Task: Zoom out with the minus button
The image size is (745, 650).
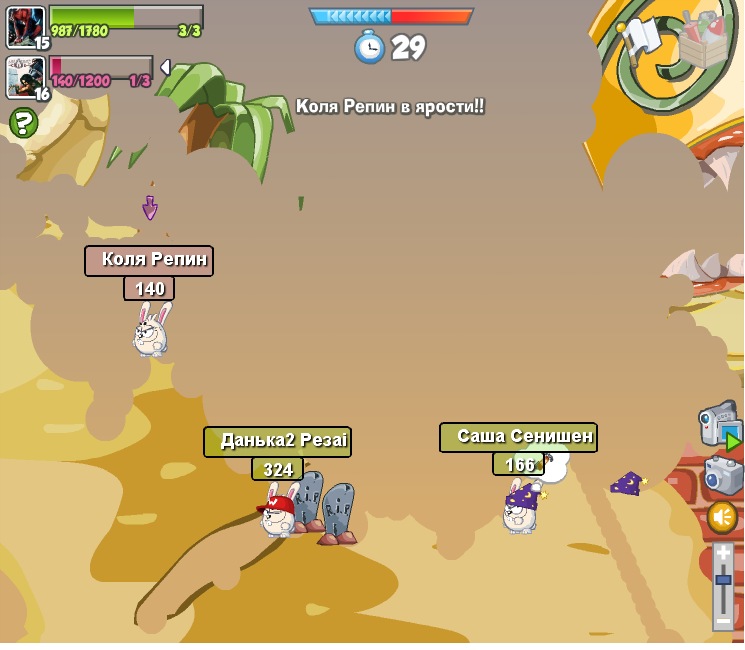Action: (x=723, y=621)
